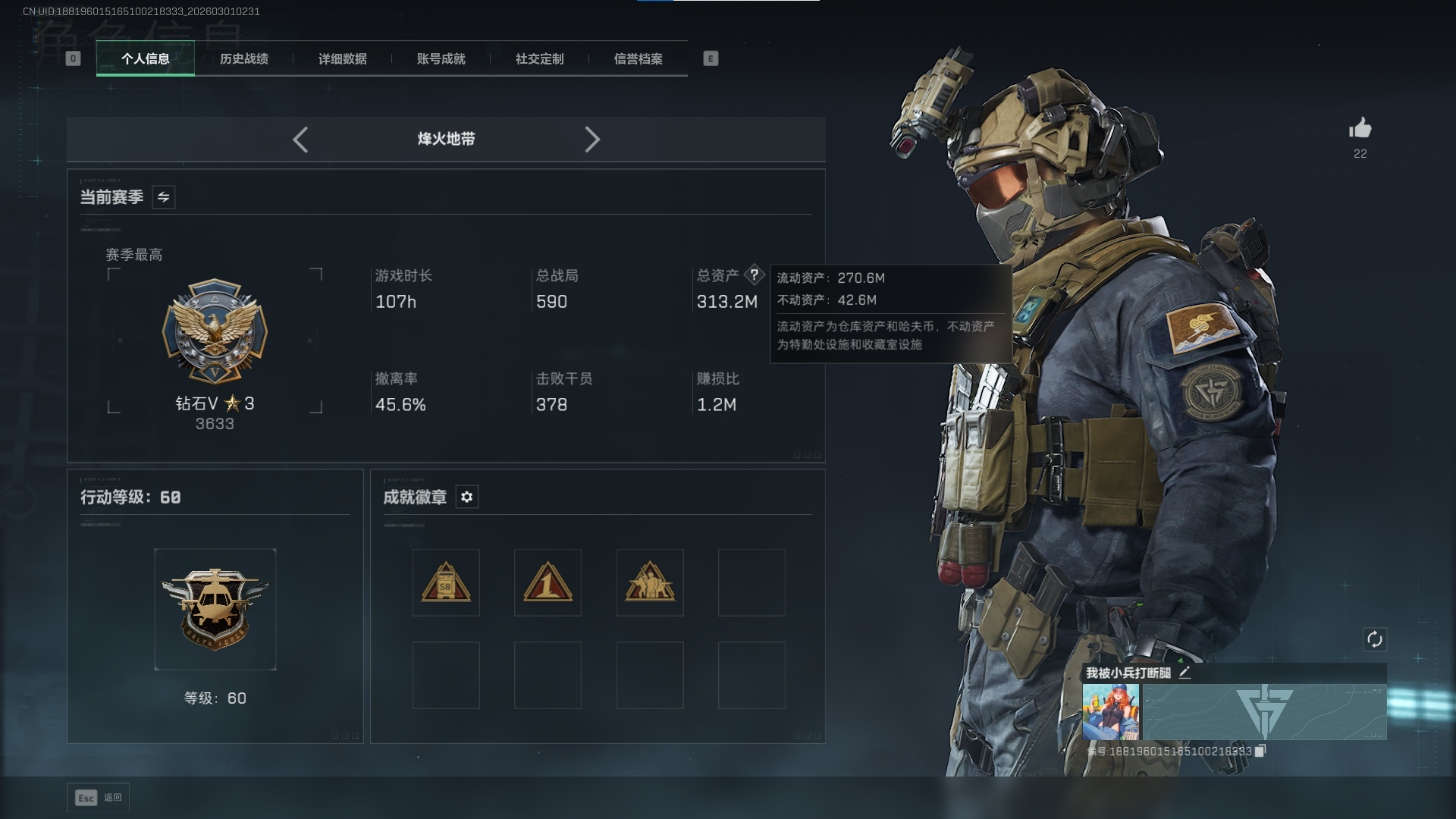Open the 历史战绩 tab
The width and height of the screenshot is (1456, 819).
[x=244, y=58]
